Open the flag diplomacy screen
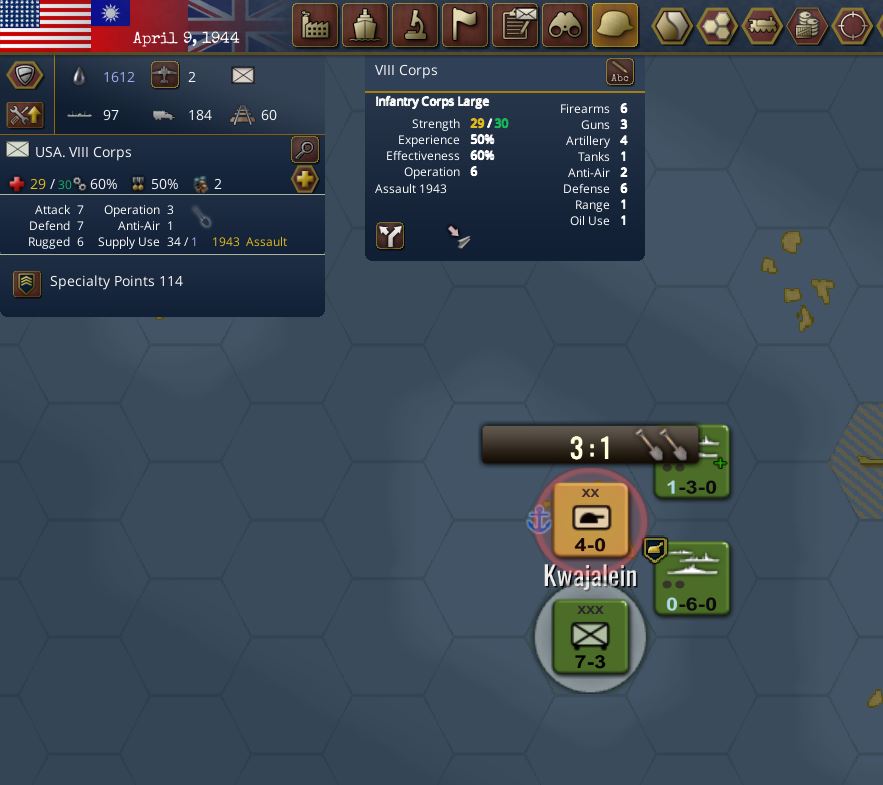Viewport: 883px width, 785px height. point(465,25)
